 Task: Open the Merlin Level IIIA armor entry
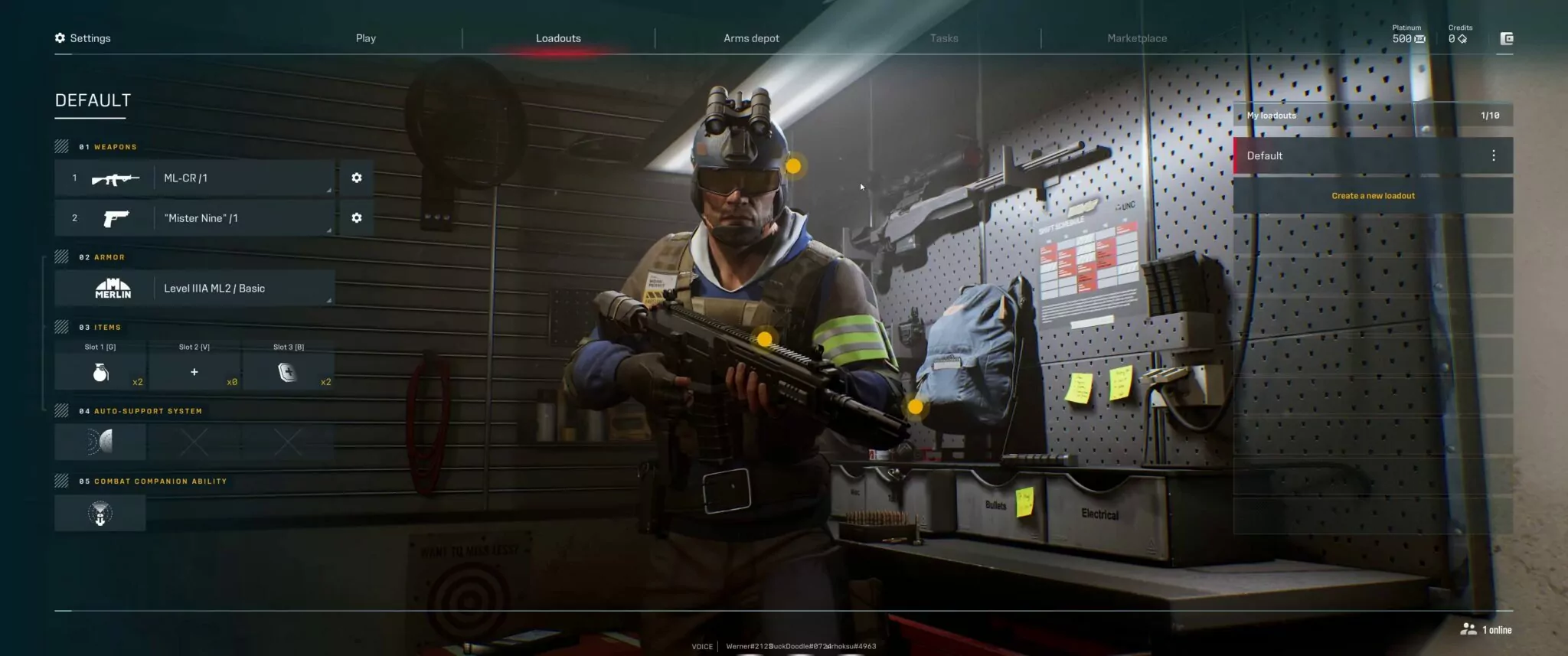coord(195,288)
